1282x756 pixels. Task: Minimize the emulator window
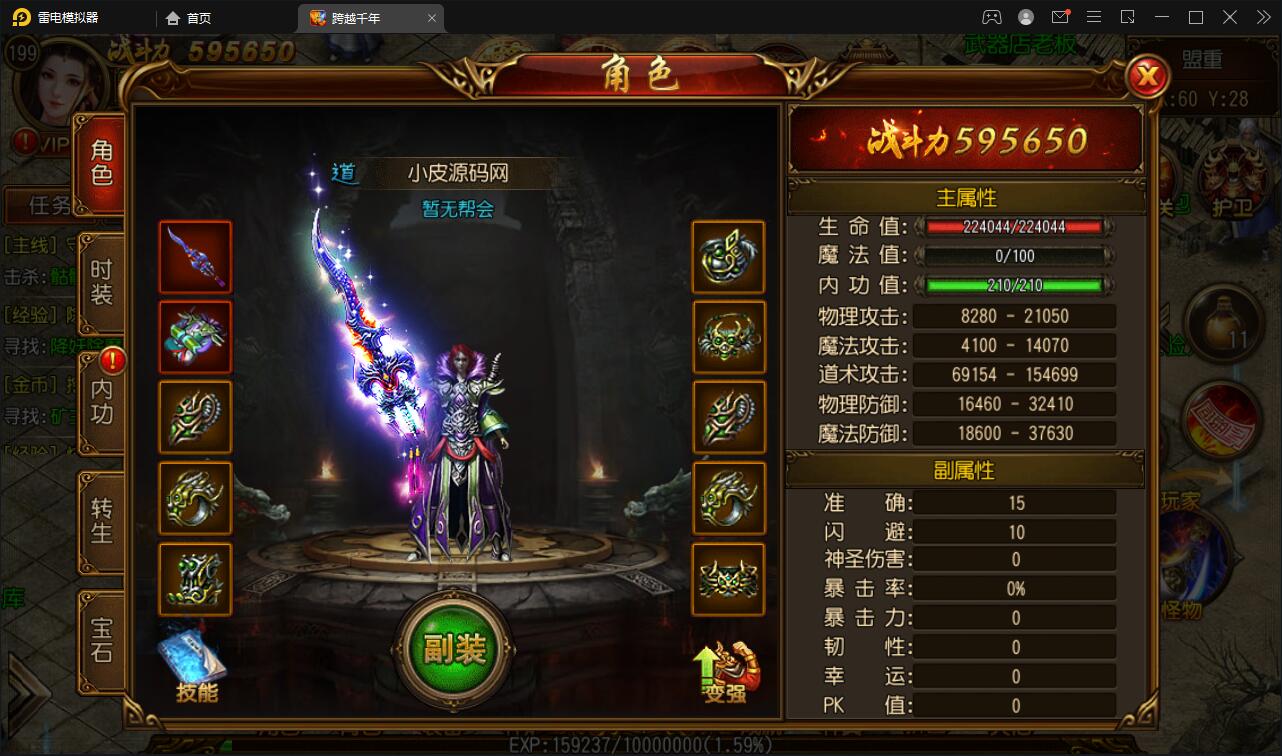tap(1163, 17)
